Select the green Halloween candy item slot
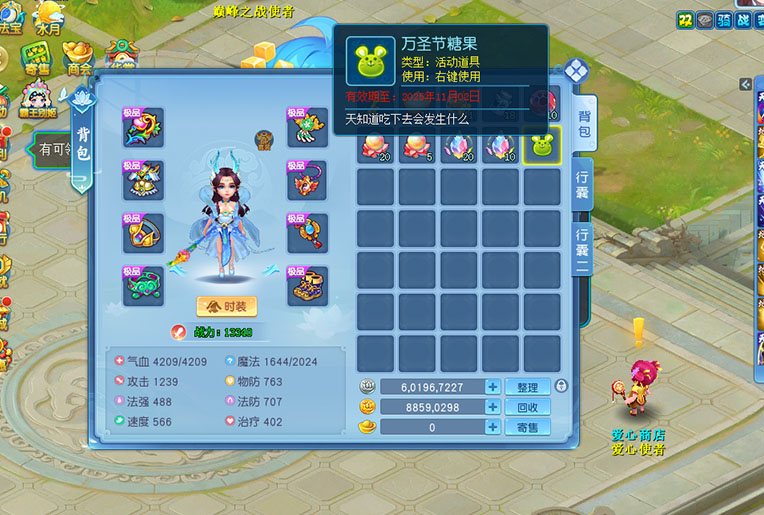 [542, 146]
